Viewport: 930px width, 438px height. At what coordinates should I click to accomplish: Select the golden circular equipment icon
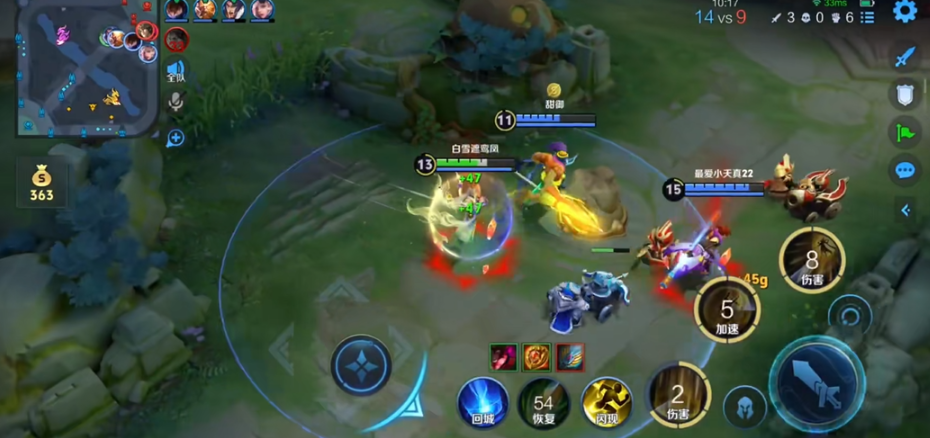pos(538,356)
